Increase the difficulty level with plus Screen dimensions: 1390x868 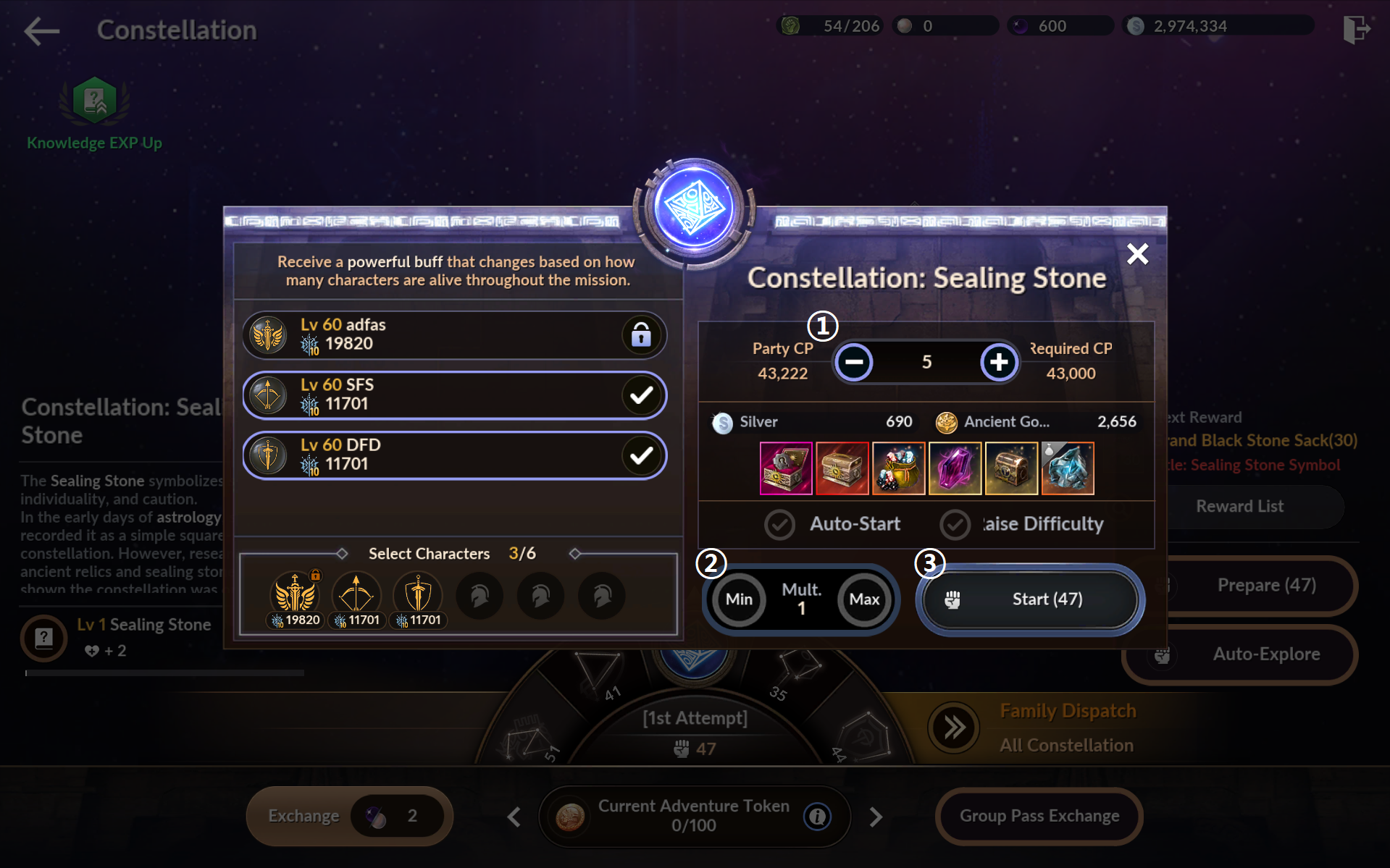click(998, 362)
